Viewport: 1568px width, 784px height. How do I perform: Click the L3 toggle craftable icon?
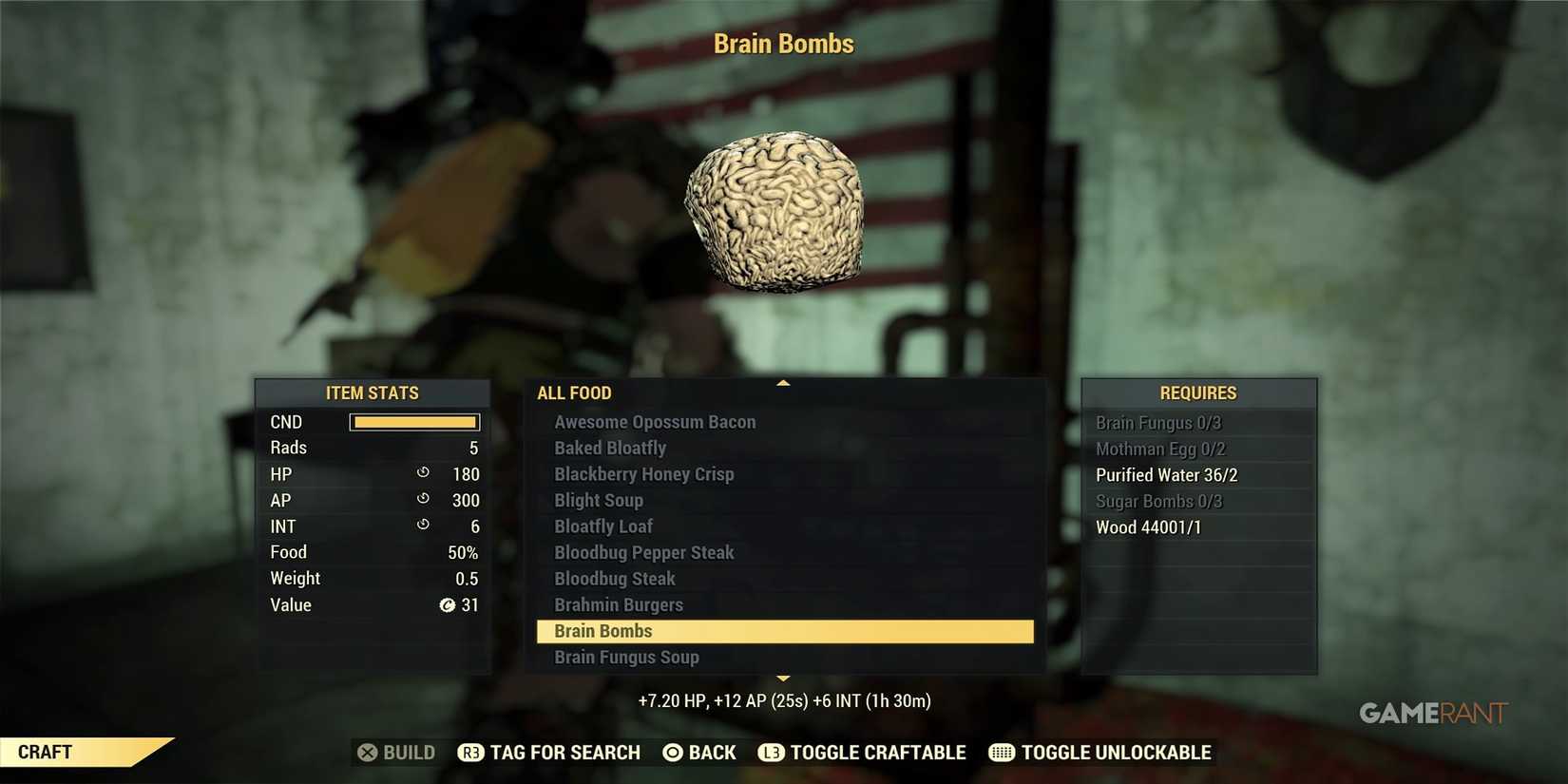tap(772, 752)
